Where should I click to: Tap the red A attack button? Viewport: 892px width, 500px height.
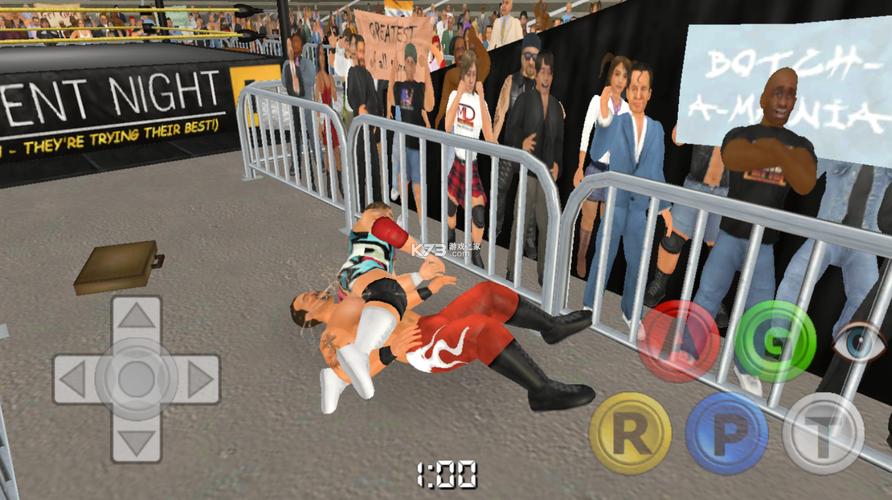tap(679, 342)
